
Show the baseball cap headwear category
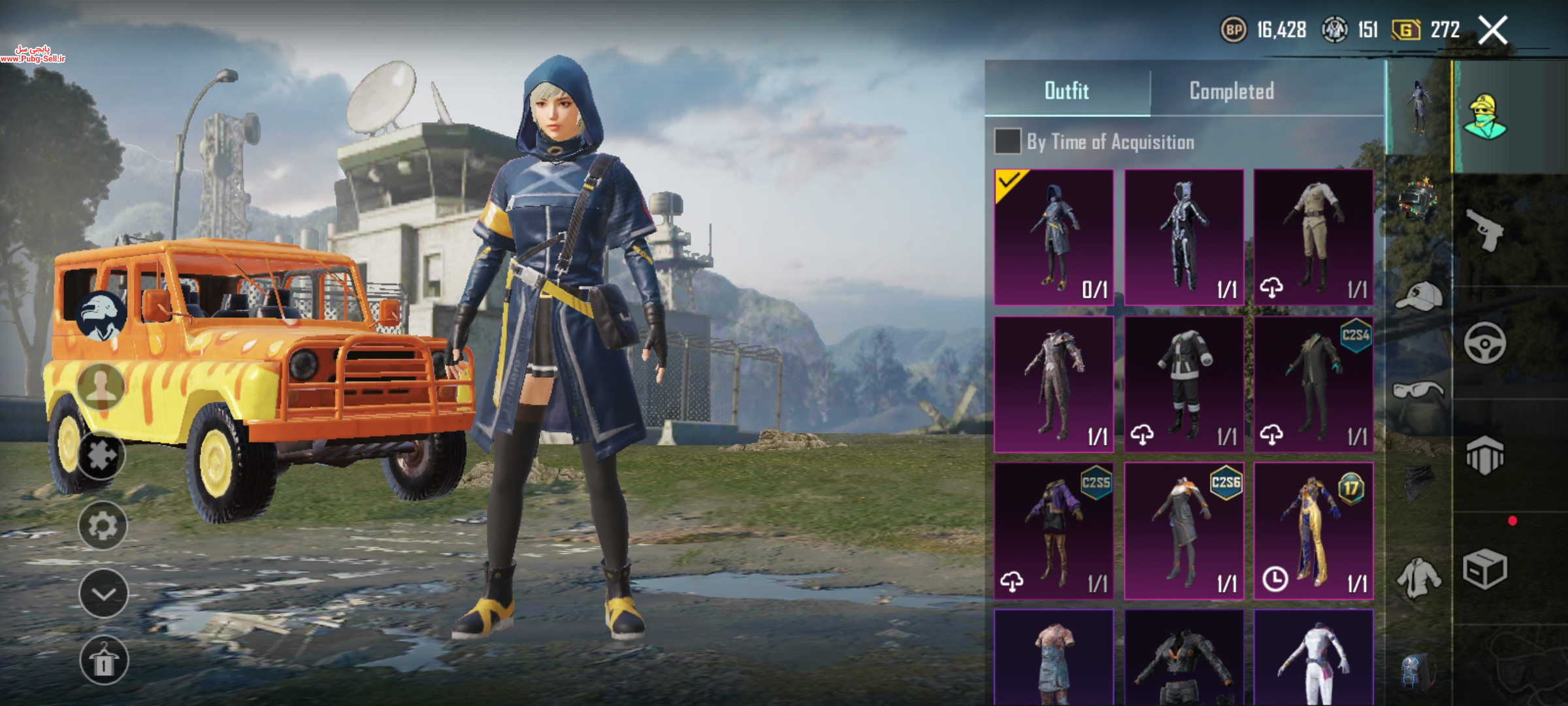click(x=1419, y=297)
